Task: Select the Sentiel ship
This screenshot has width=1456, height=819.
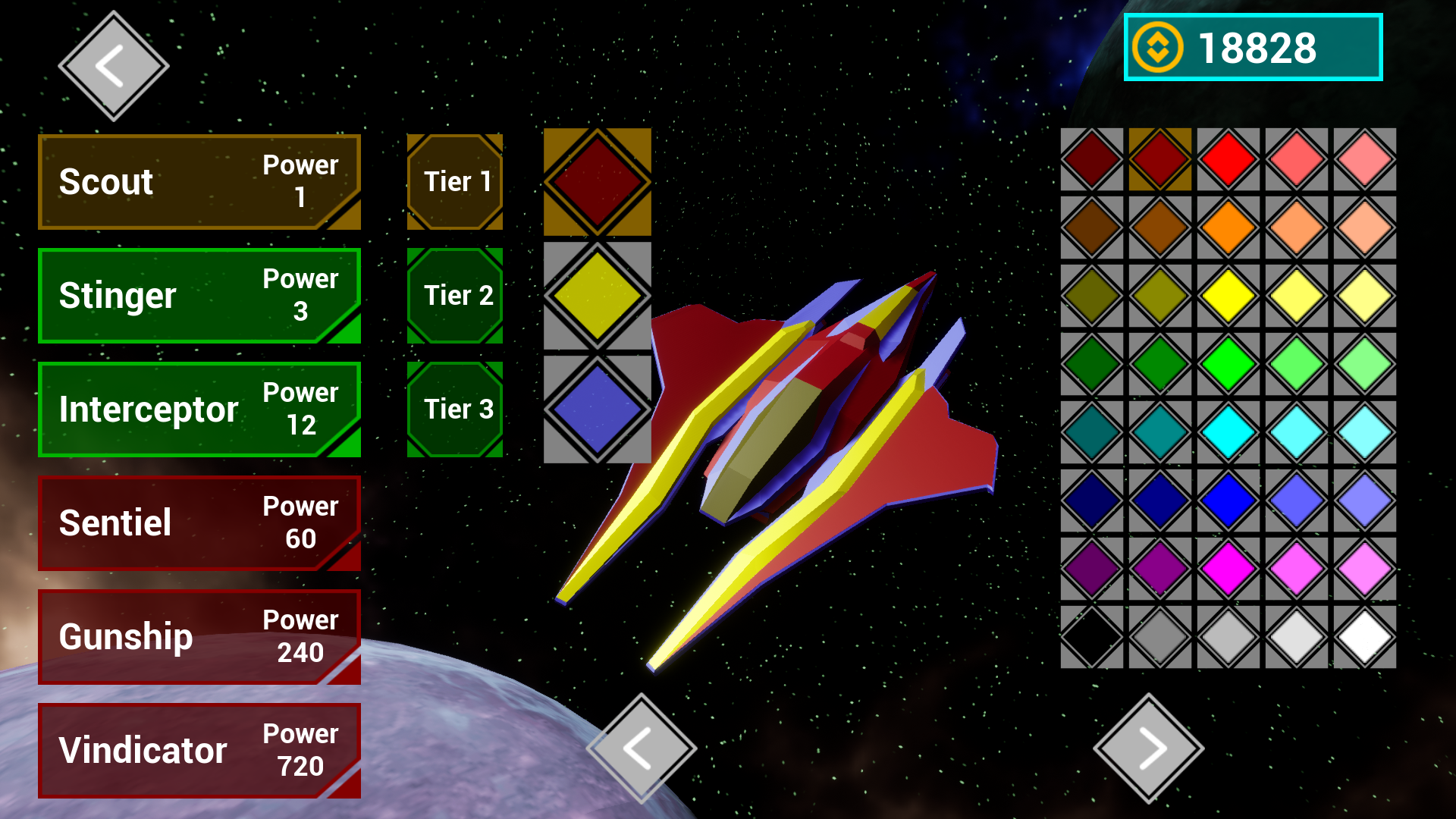Action: (x=199, y=523)
